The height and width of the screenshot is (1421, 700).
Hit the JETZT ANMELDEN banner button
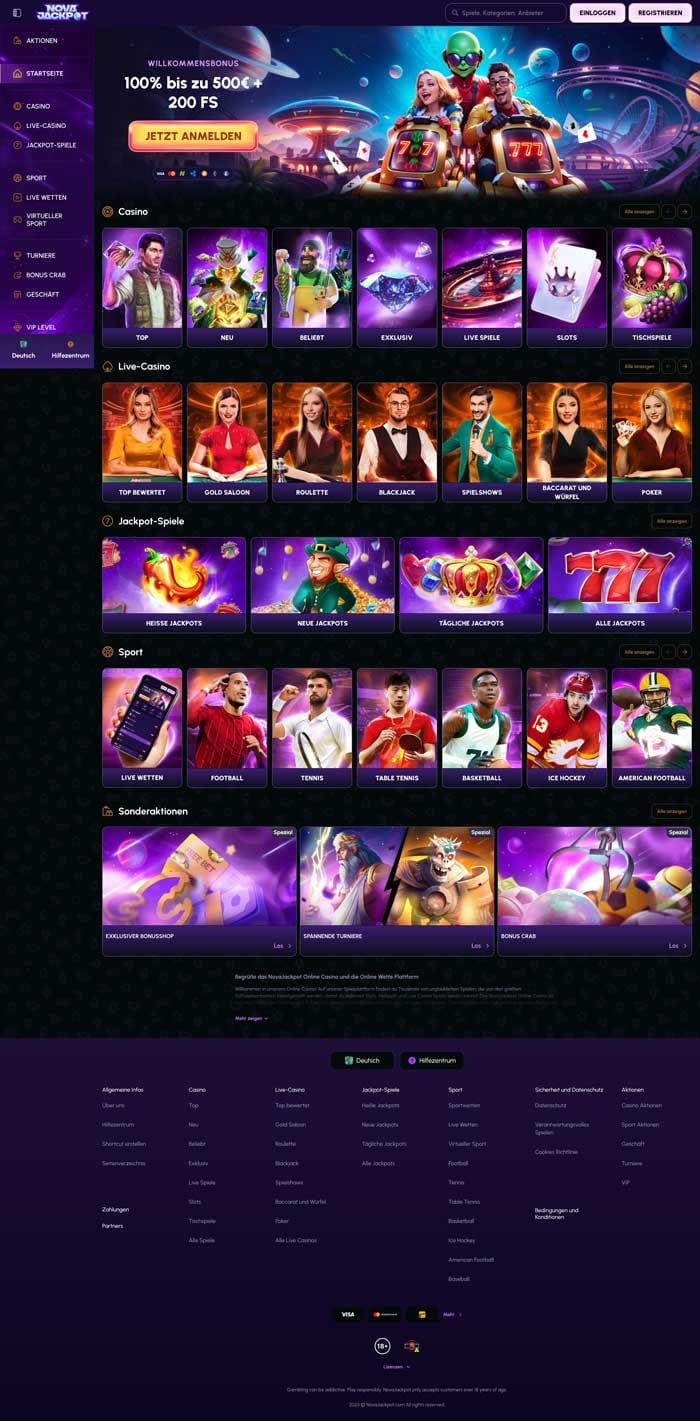pyautogui.click(x=193, y=135)
